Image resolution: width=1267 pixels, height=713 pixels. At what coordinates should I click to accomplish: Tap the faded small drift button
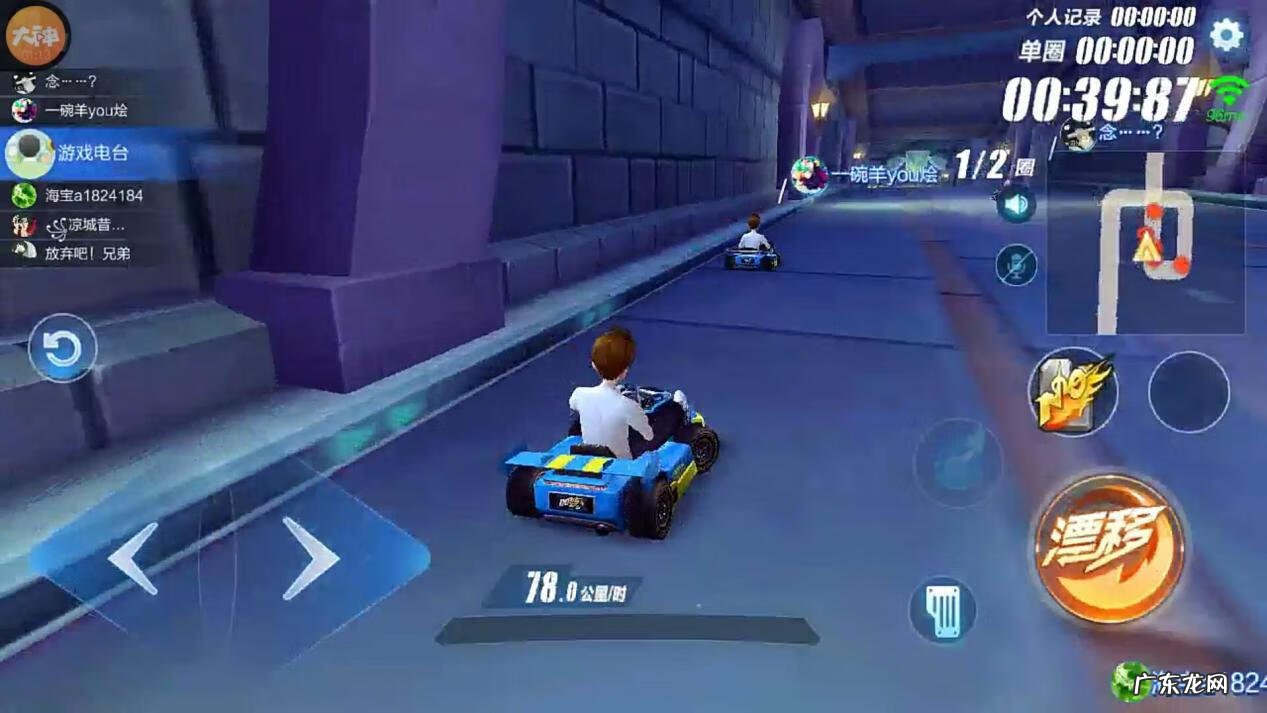[x=957, y=463]
